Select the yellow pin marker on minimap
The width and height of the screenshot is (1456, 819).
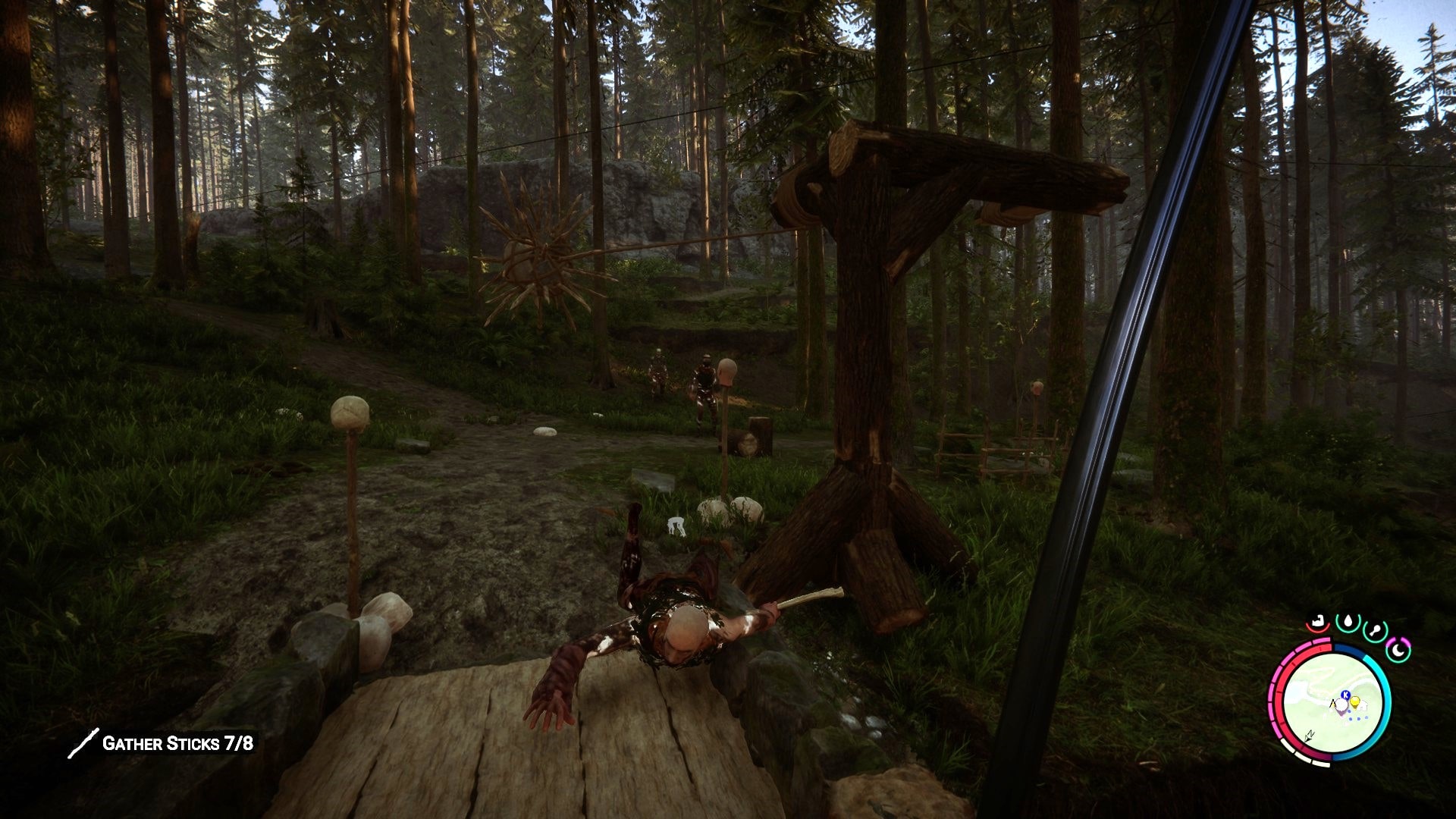pos(1354,702)
